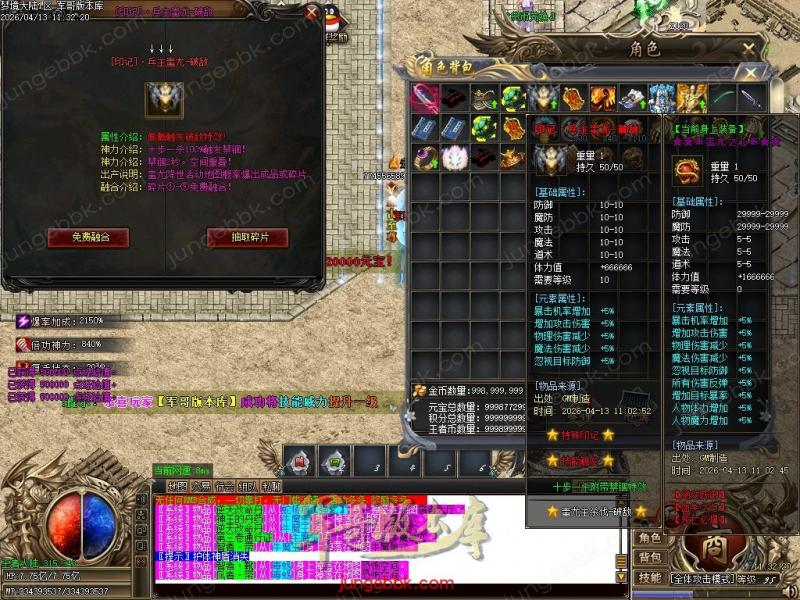Image resolution: width=800 pixels, height=600 pixels.
Task: Close the imprint fusion dialog
Action: (311, 14)
